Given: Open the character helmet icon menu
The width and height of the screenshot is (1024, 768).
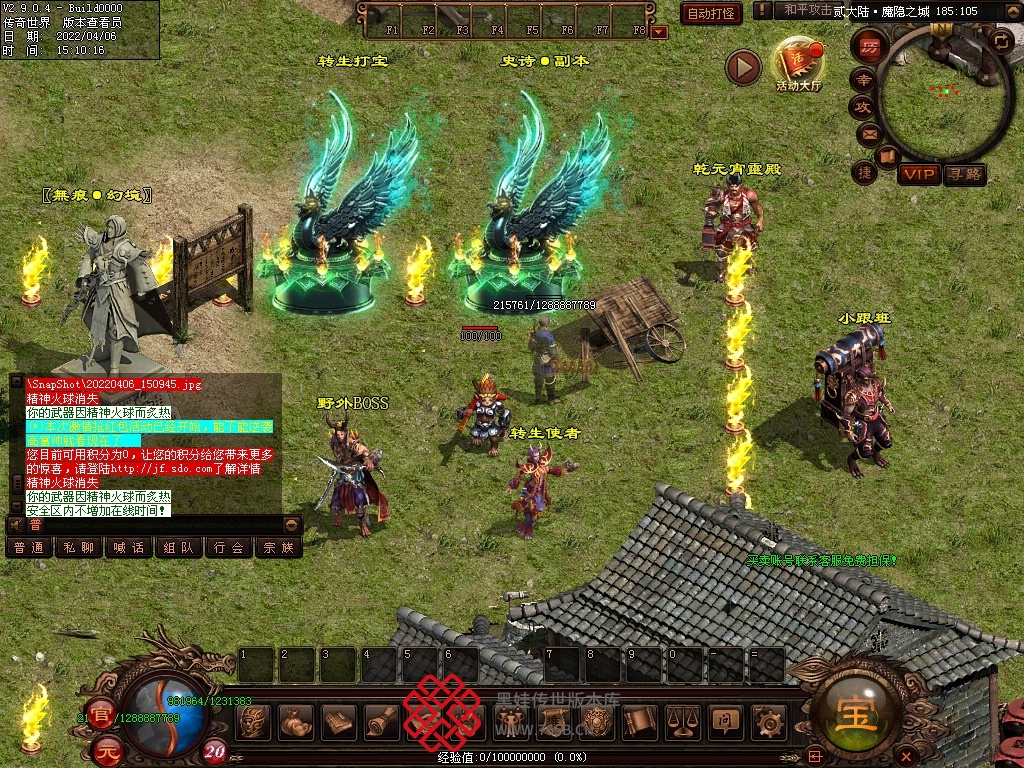Looking at the screenshot, I should tap(254, 720).
